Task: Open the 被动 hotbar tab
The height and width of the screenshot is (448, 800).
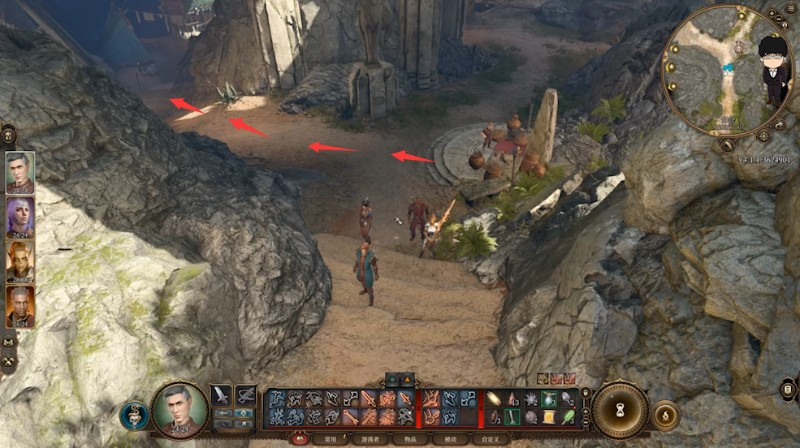Action: click(450, 438)
